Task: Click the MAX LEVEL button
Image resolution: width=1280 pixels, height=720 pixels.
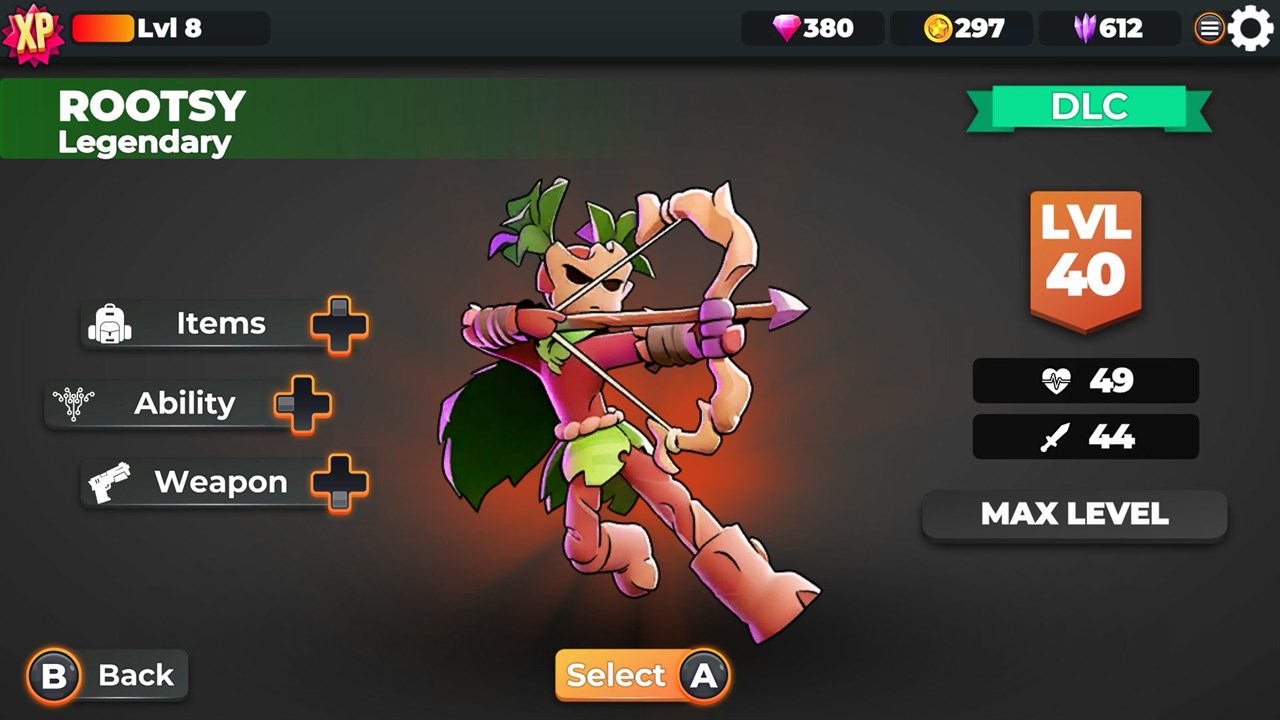Action: 1074,514
